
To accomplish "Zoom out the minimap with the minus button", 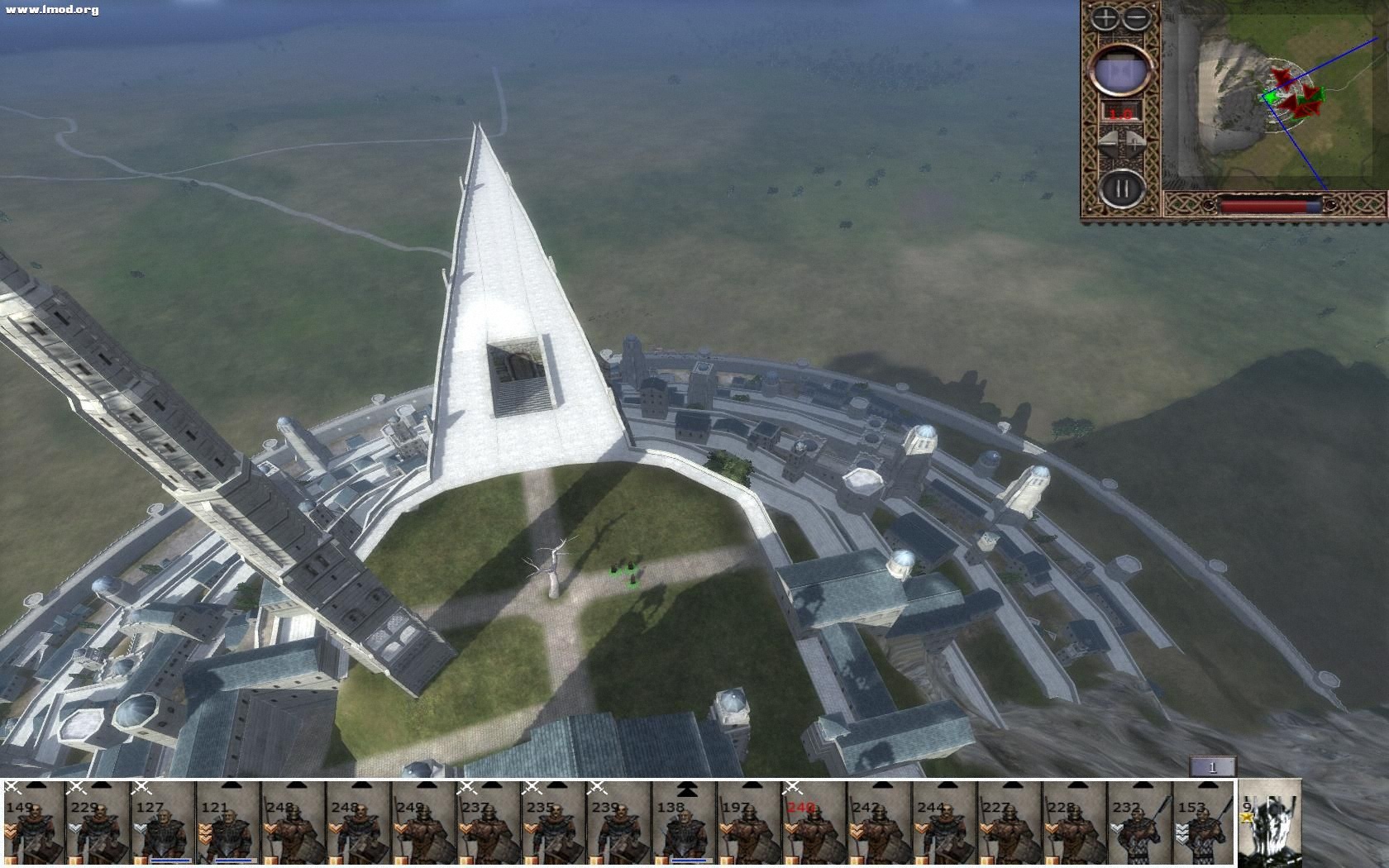I will pyautogui.click(x=1137, y=18).
